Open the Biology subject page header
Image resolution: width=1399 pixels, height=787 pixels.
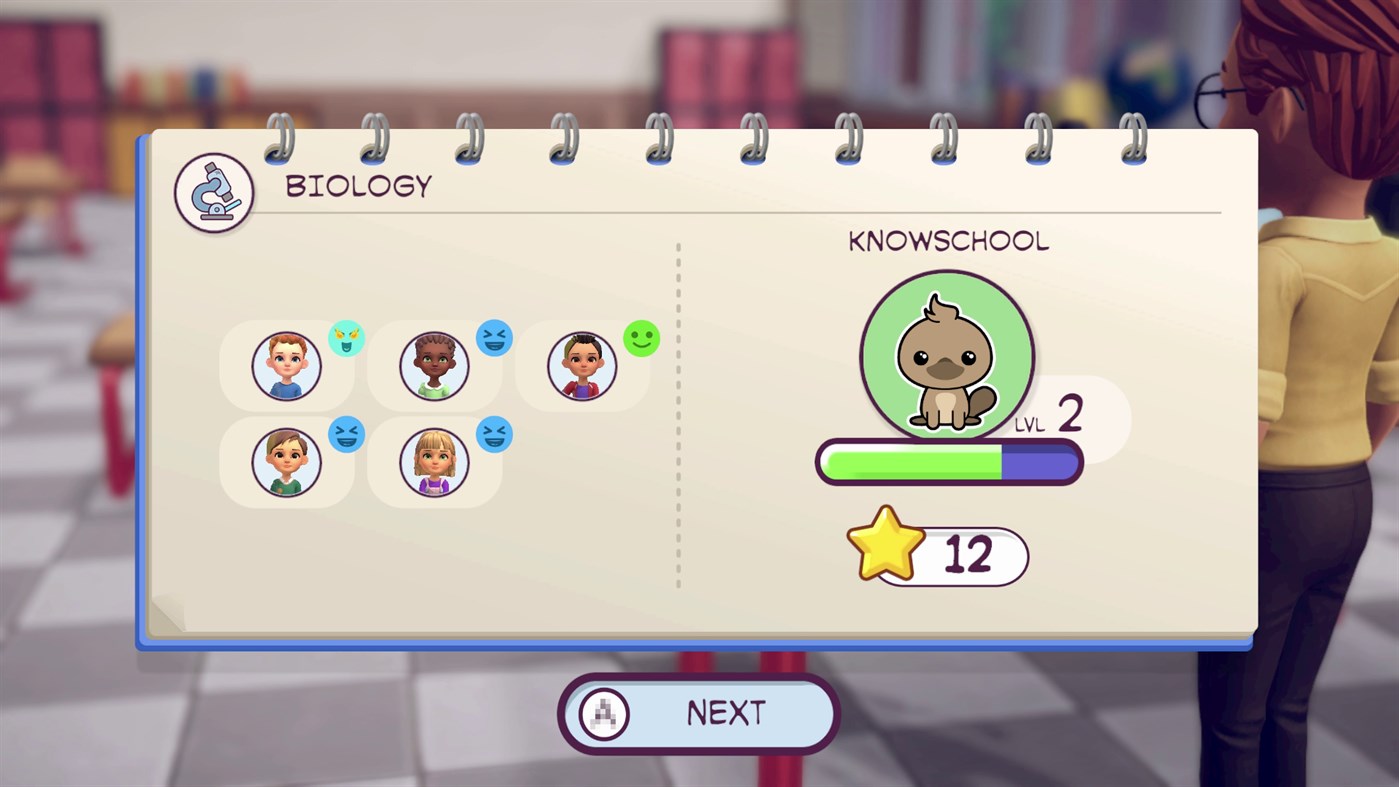point(359,186)
